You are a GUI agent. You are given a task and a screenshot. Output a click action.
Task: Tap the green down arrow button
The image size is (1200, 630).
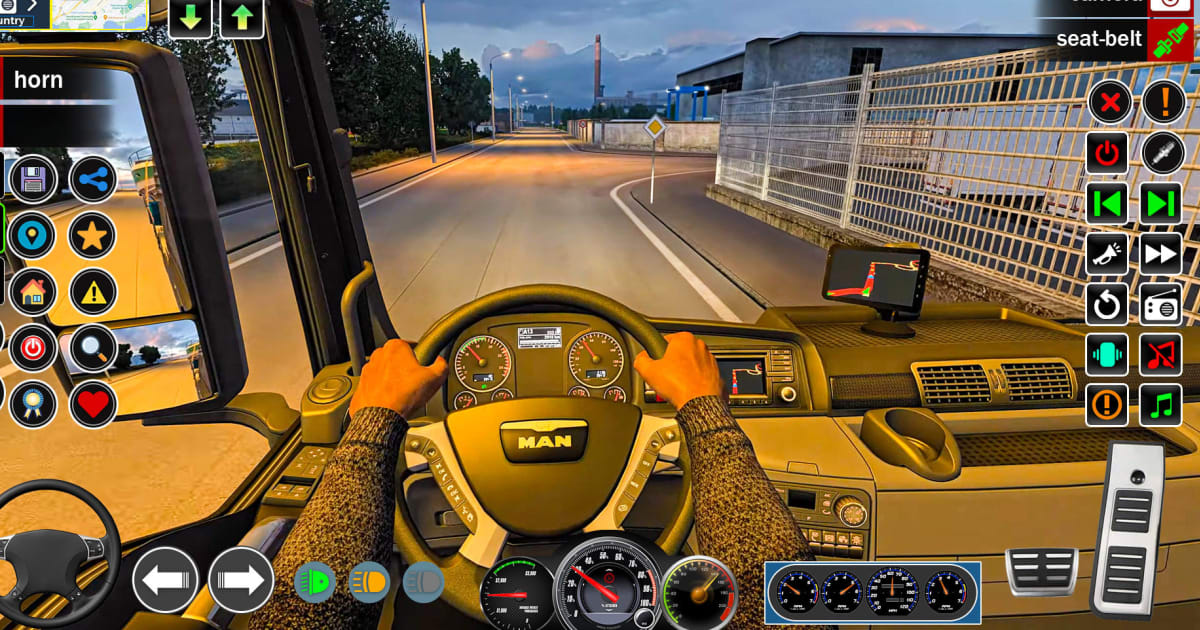coord(190,19)
